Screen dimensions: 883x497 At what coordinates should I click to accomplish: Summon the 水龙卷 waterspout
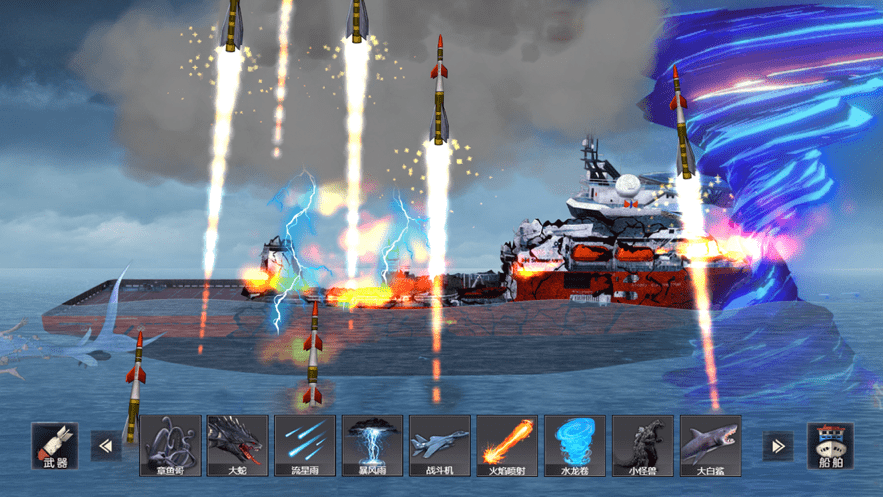click(574, 446)
